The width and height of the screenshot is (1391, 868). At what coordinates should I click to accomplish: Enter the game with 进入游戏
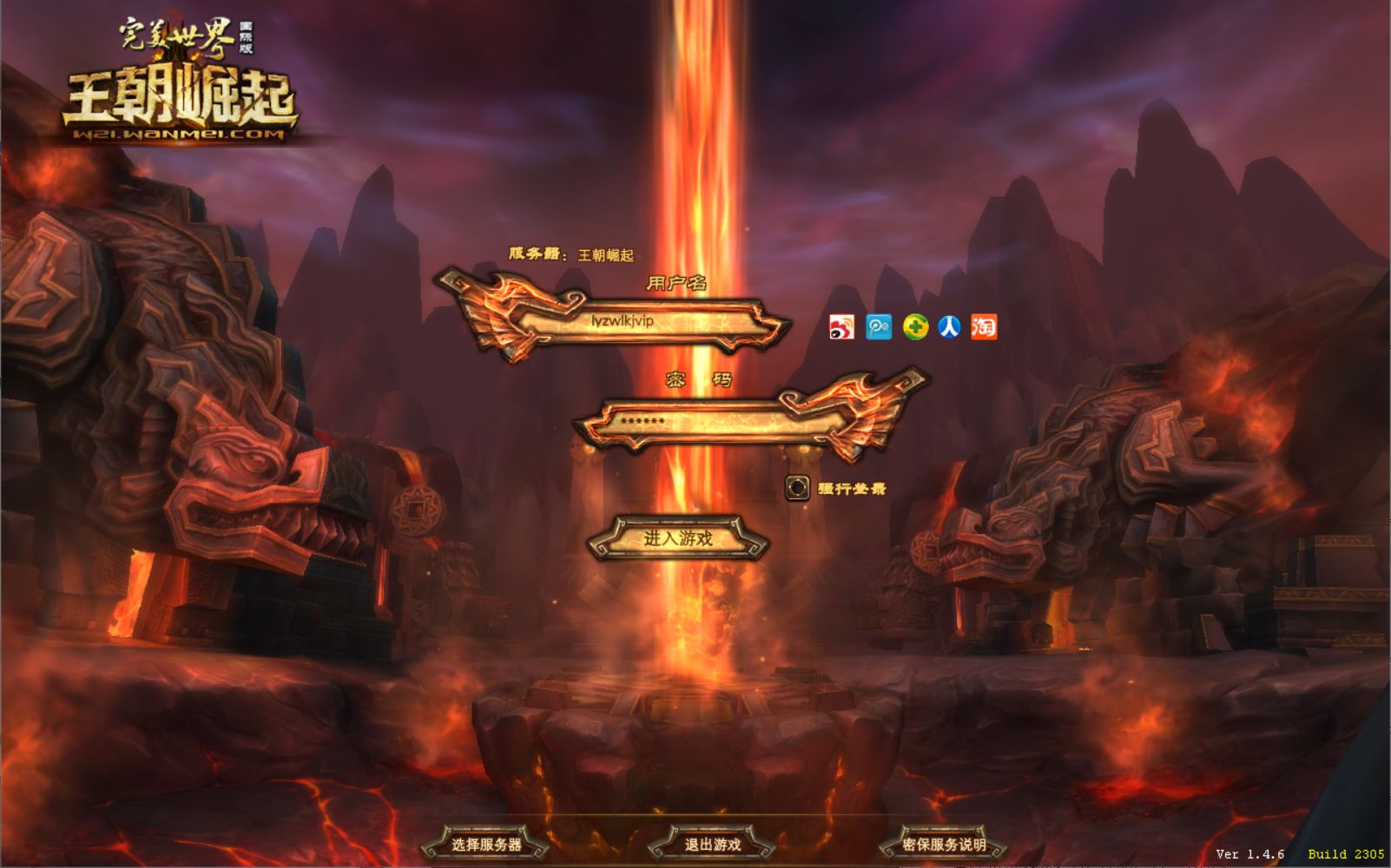(678, 538)
